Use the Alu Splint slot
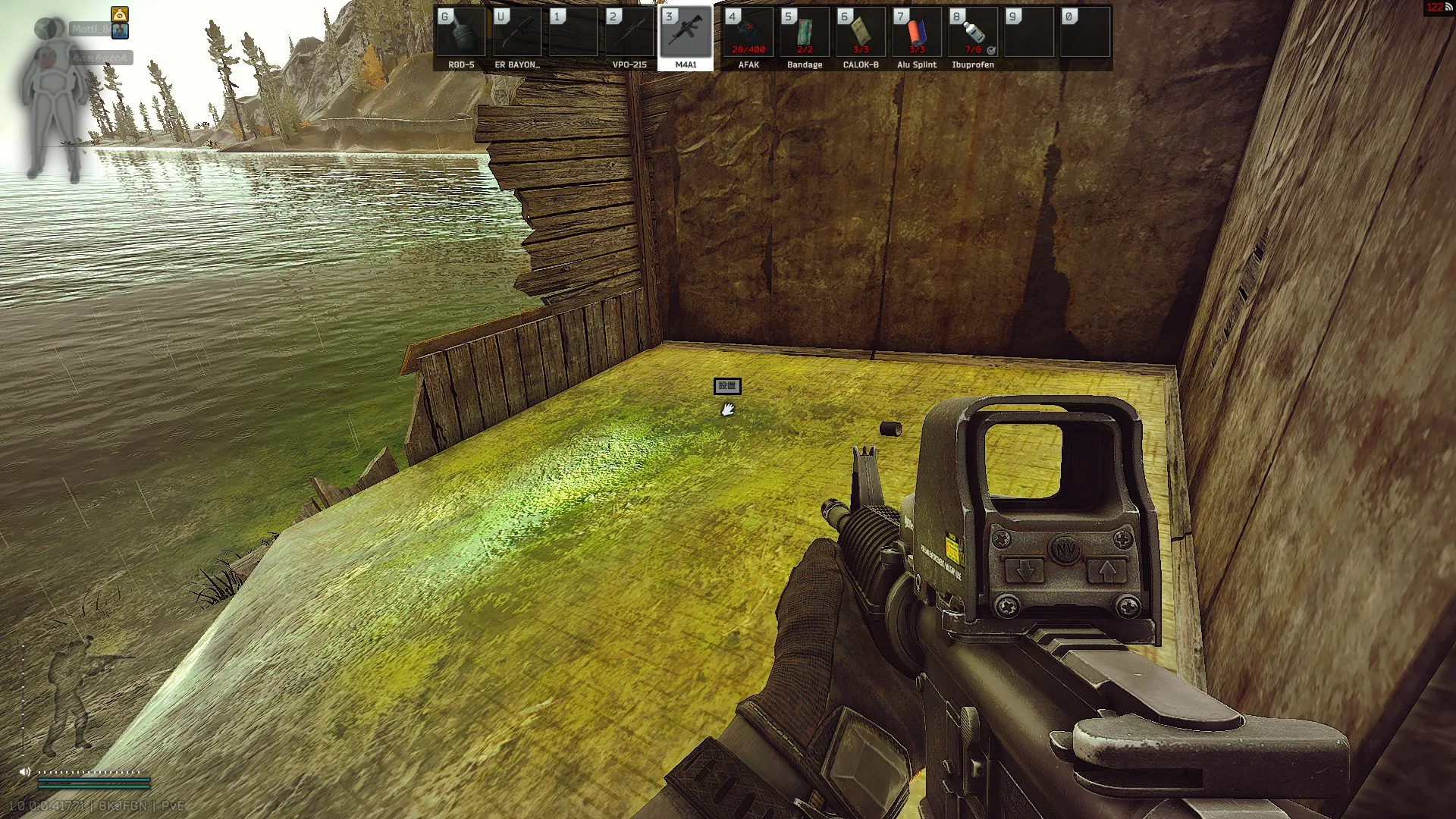 917,33
